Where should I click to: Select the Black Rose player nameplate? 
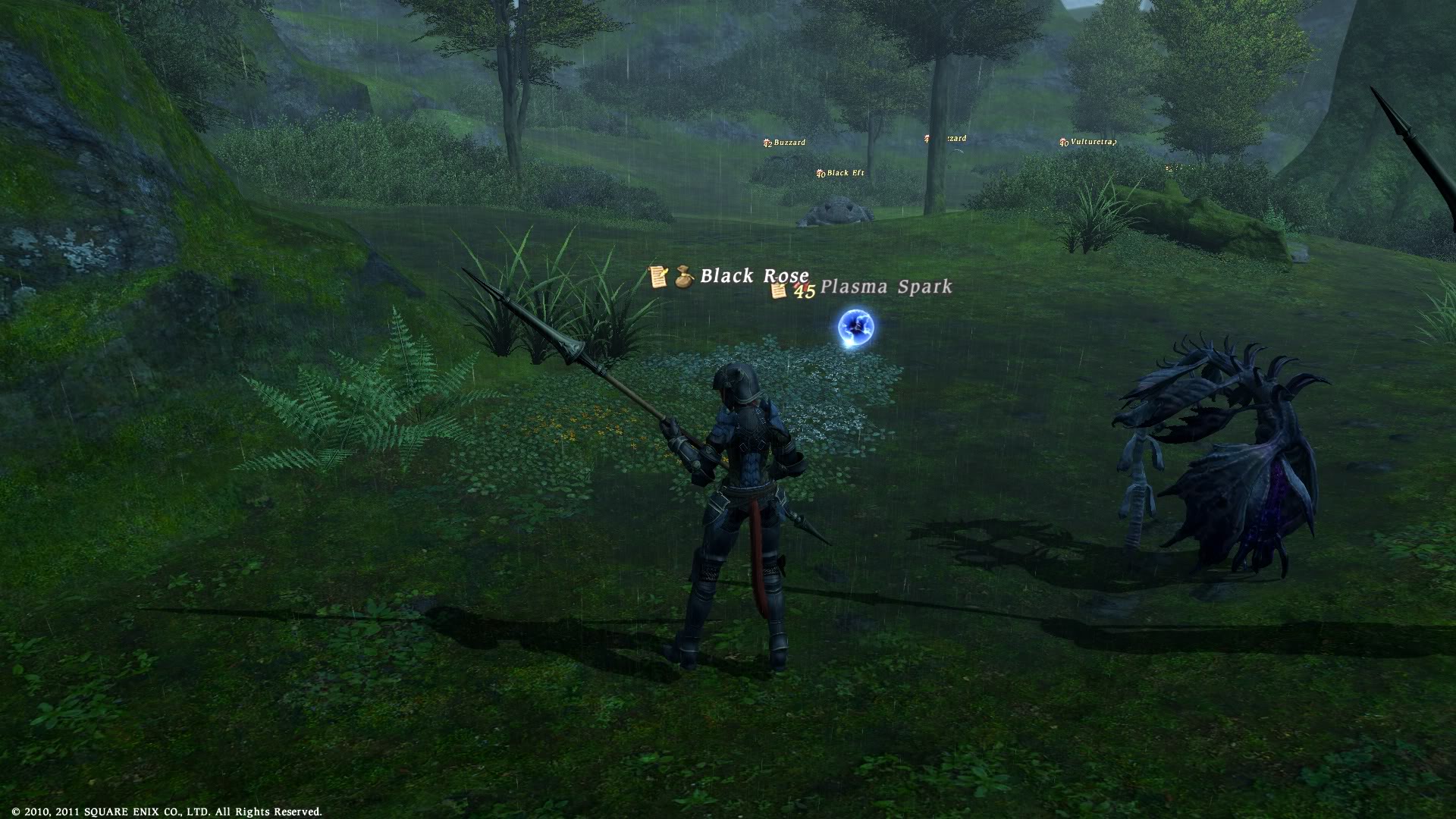click(x=753, y=276)
